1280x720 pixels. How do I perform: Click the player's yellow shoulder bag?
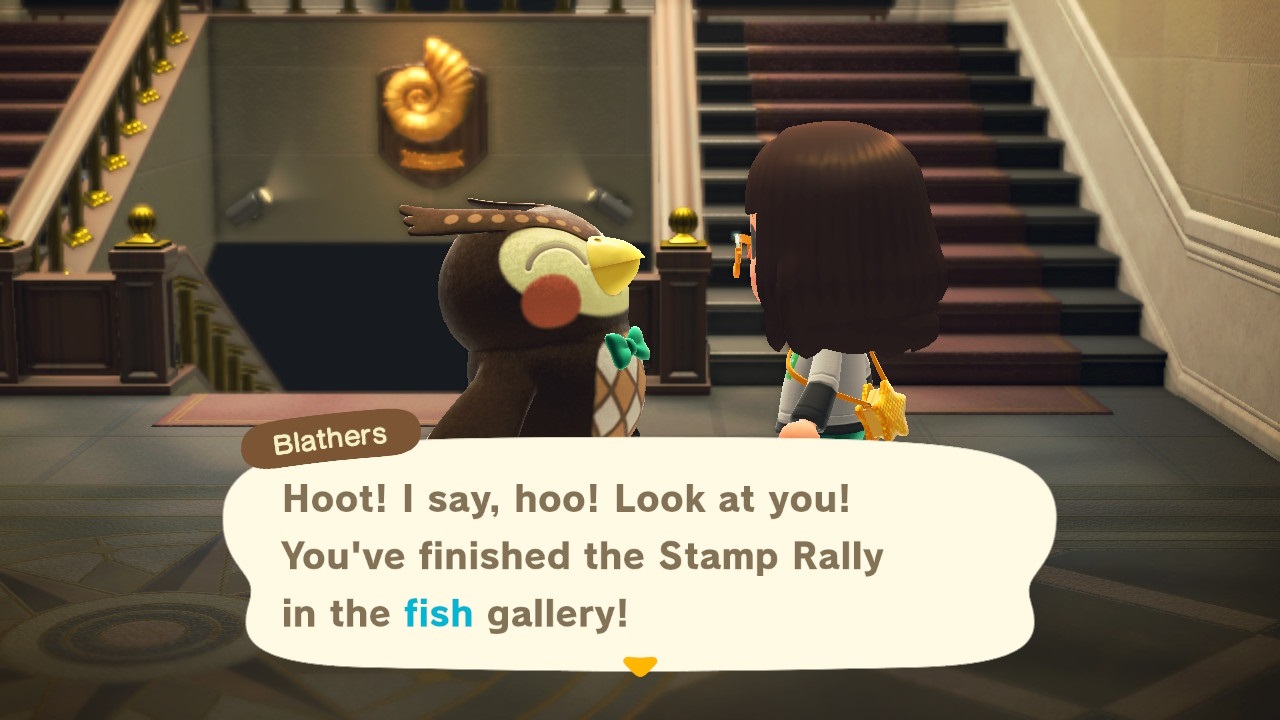click(x=884, y=410)
